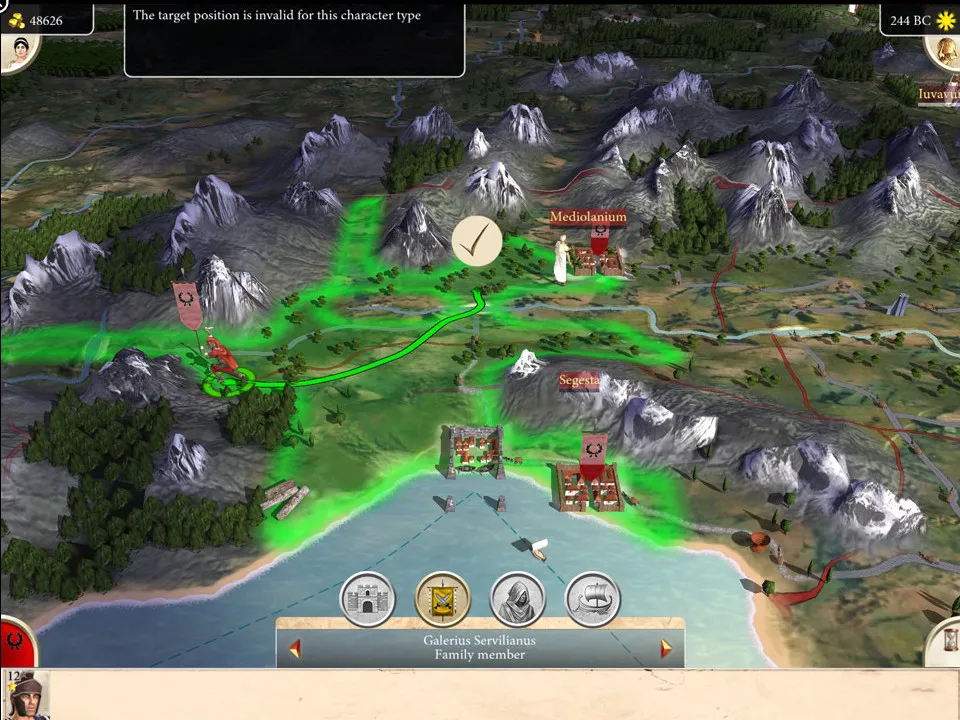This screenshot has height=720, width=960.
Task: Show agents using the hooded figure button
Action: [517, 599]
